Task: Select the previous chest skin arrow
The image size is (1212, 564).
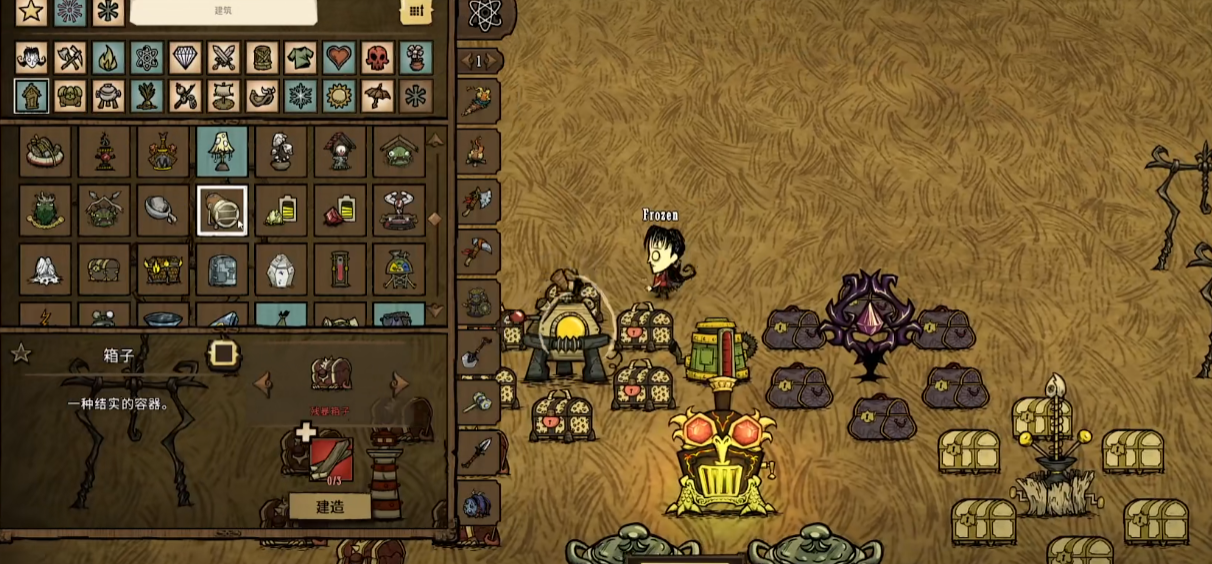Action: point(263,383)
